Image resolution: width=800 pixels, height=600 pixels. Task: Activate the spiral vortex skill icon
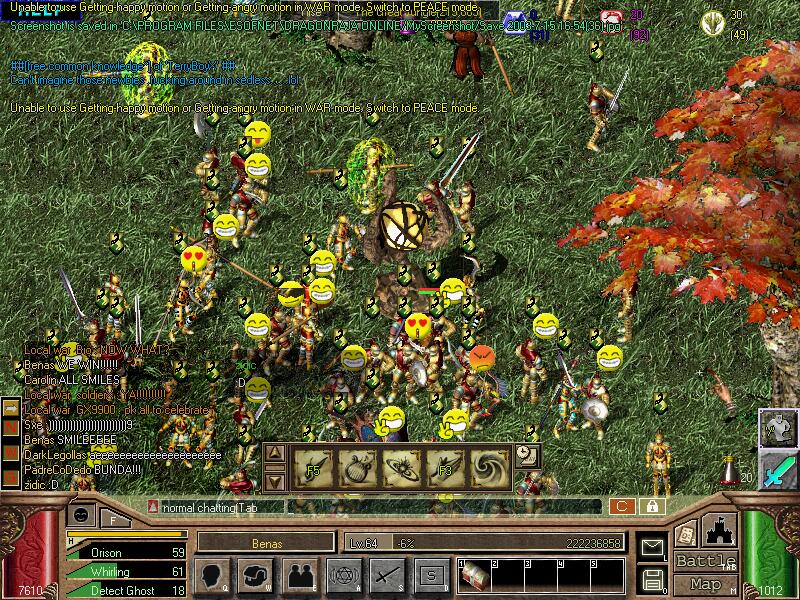tap(488, 467)
